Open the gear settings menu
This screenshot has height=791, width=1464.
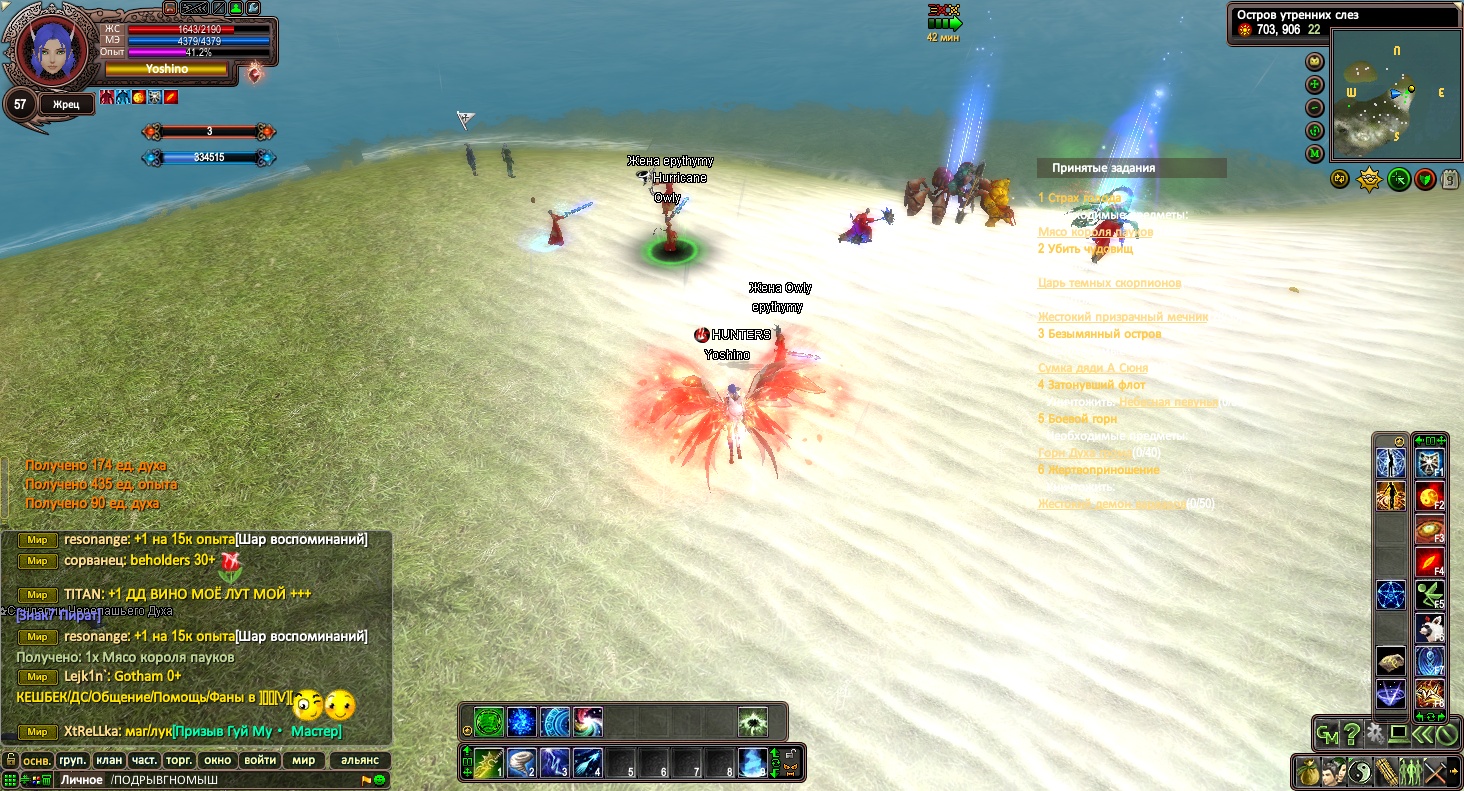coord(1375,735)
